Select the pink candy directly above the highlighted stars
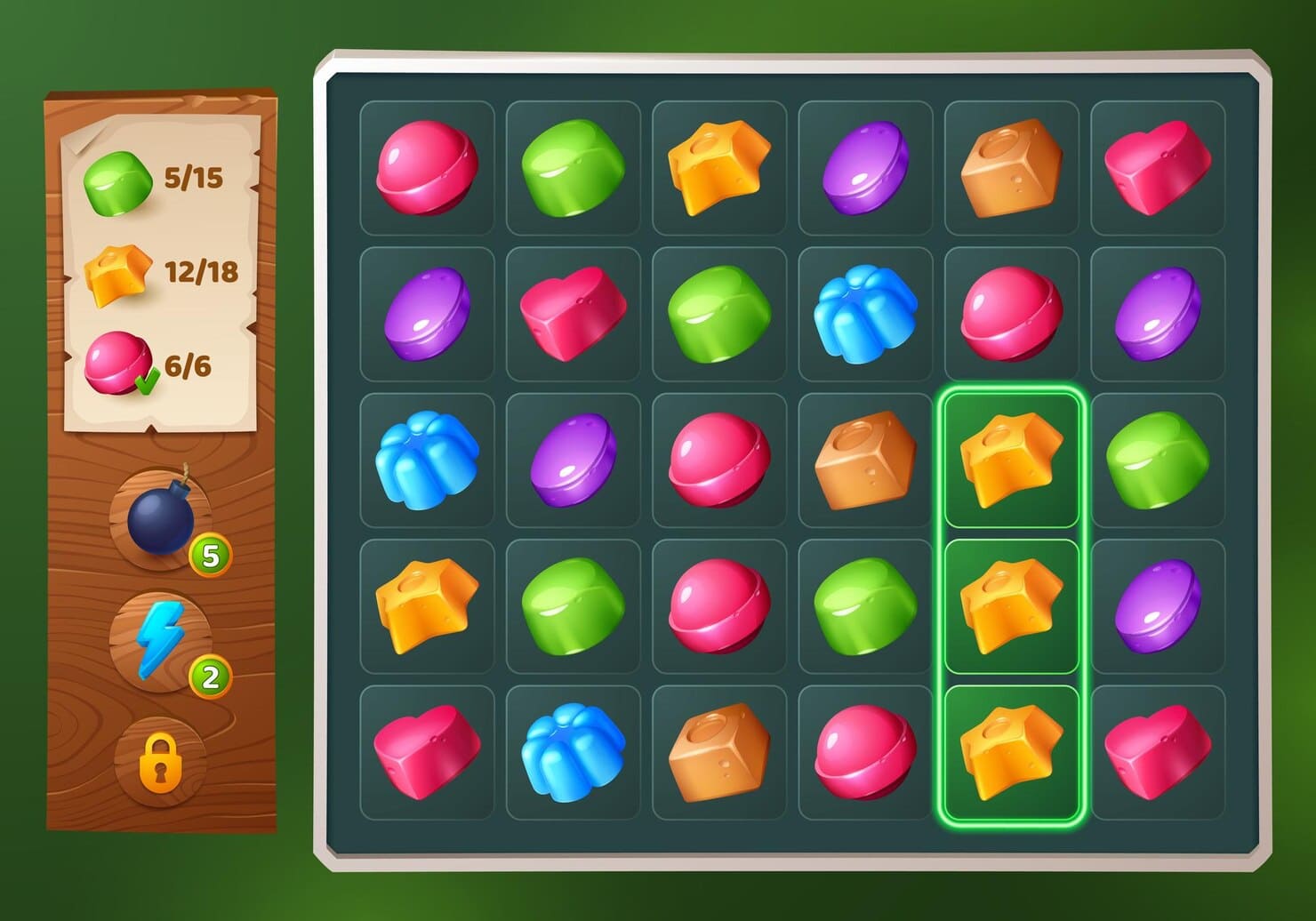The height and width of the screenshot is (921, 1316). coord(1011,314)
